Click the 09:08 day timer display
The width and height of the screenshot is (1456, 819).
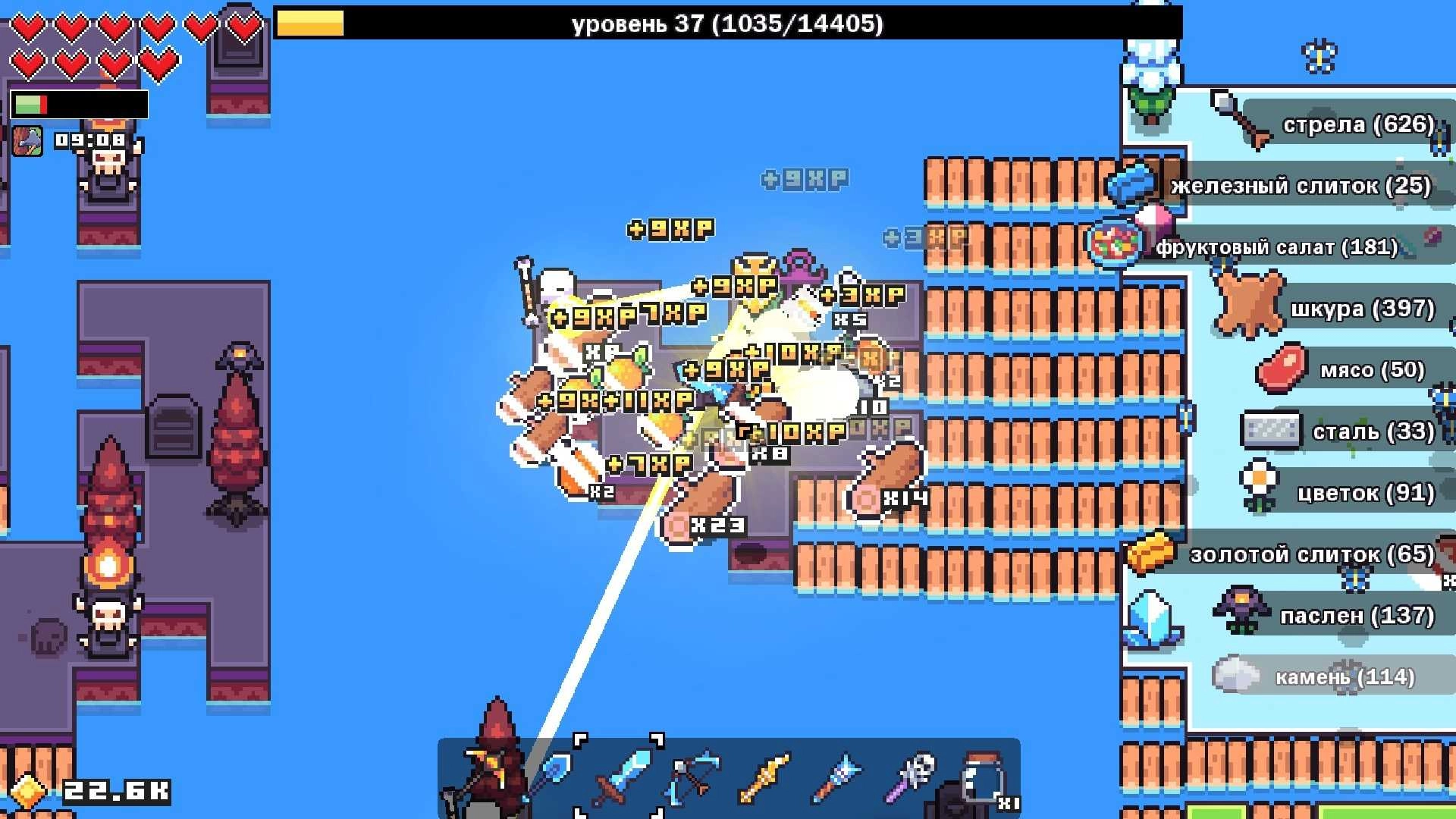tap(89, 140)
